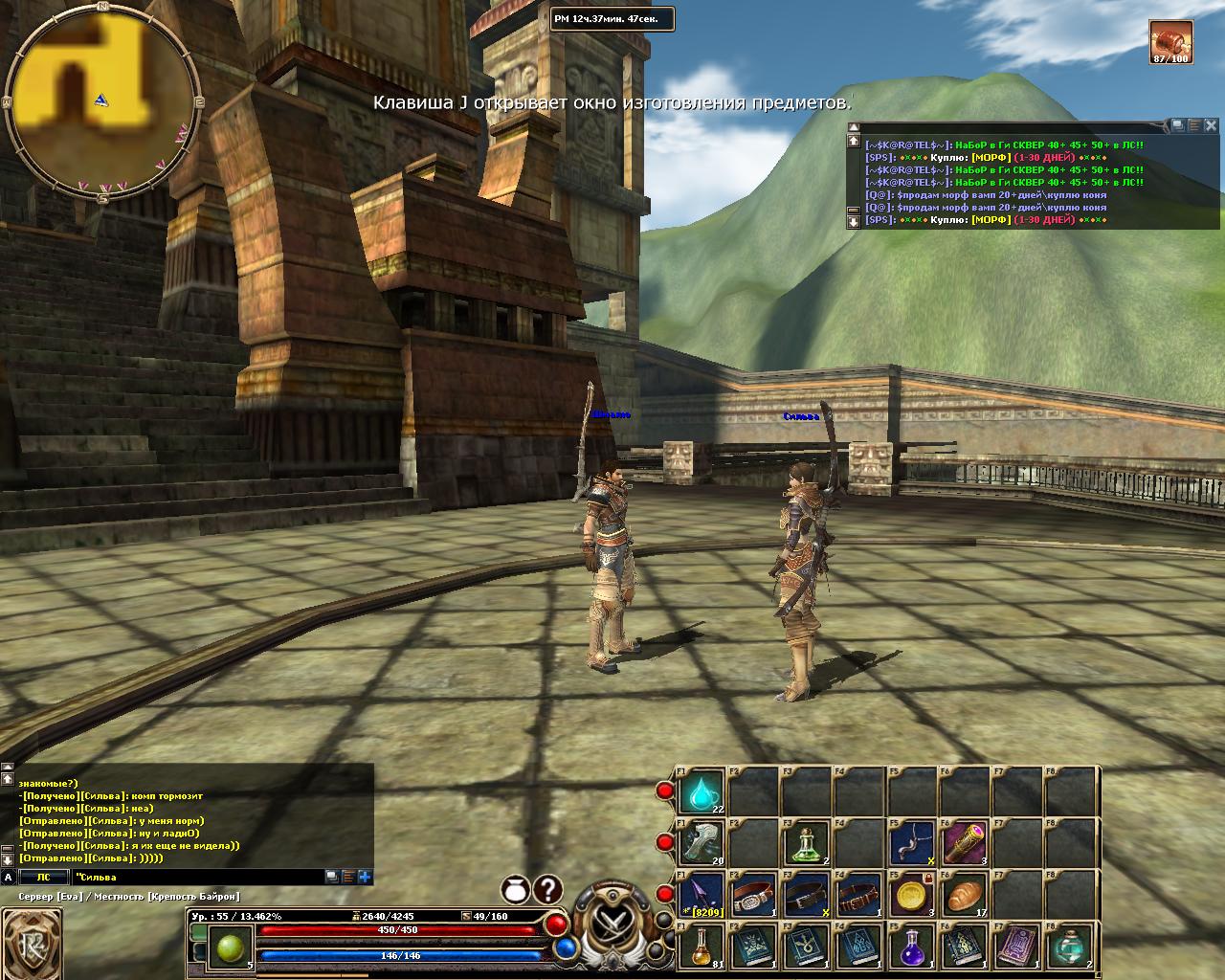1225x980 pixels.
Task: Open the question mark help button
Action: pos(547,890)
